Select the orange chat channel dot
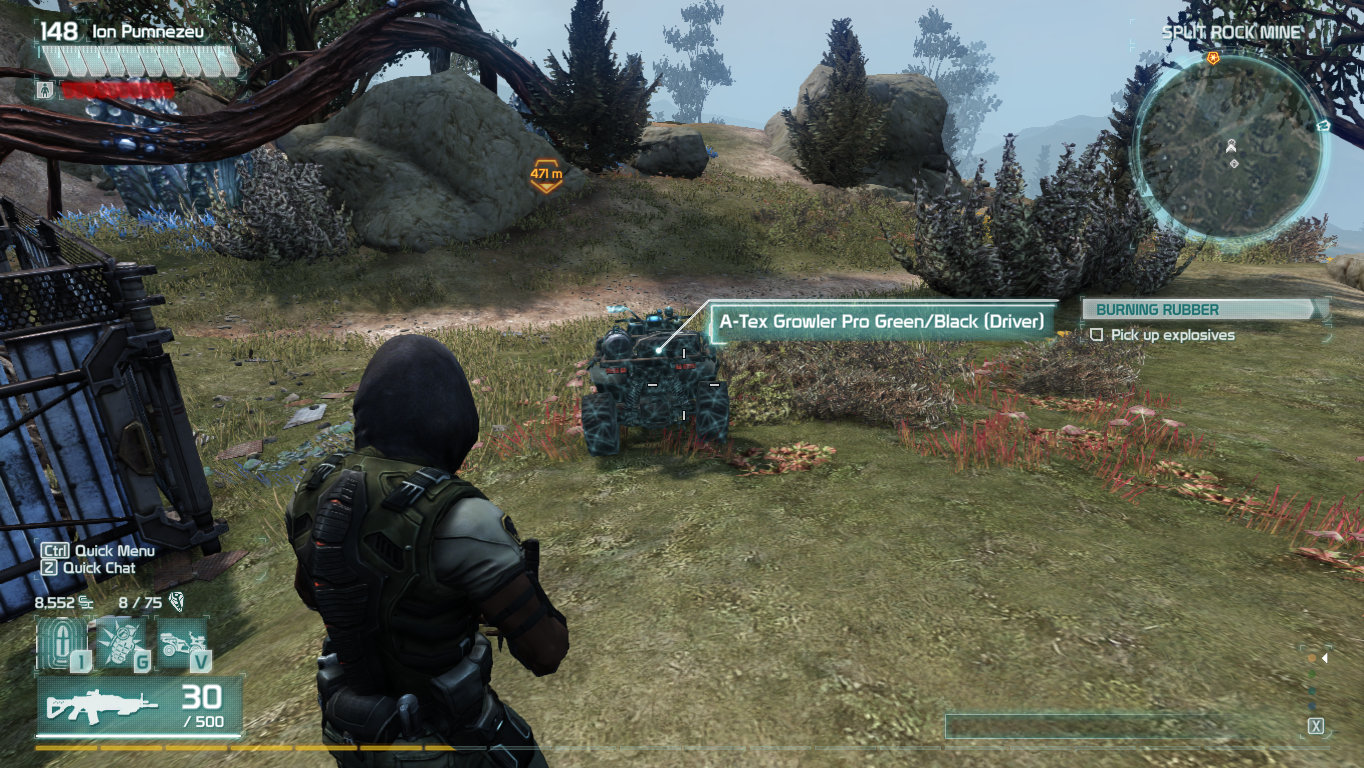Viewport: 1364px width, 768px height. pyautogui.click(x=1312, y=658)
